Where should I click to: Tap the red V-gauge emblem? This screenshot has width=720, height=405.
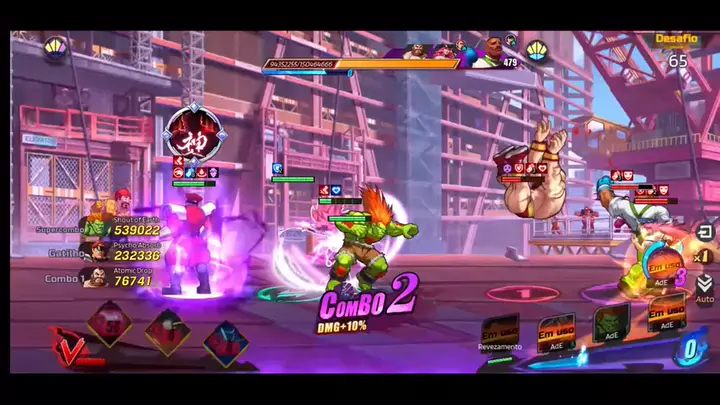coord(68,346)
